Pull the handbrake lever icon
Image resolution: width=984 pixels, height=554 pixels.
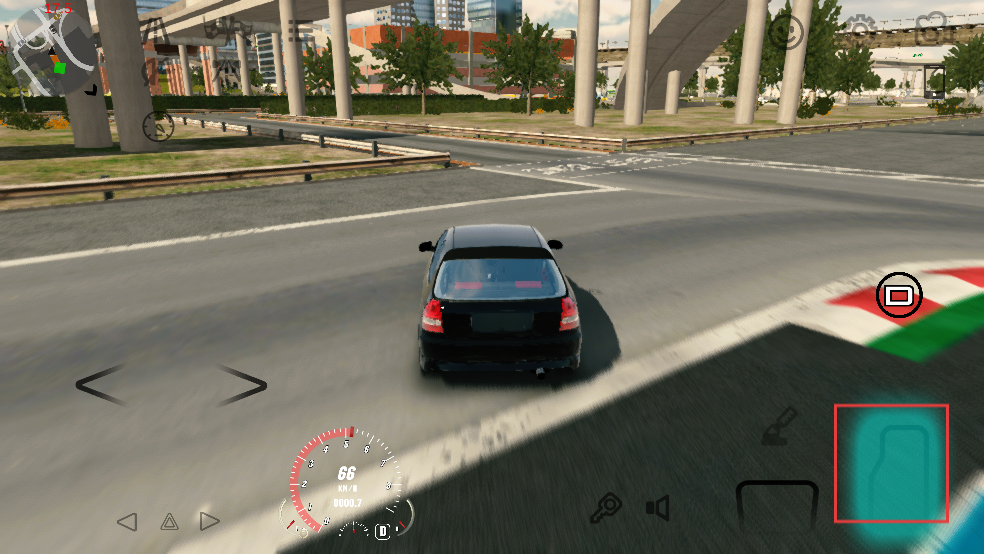(x=778, y=424)
